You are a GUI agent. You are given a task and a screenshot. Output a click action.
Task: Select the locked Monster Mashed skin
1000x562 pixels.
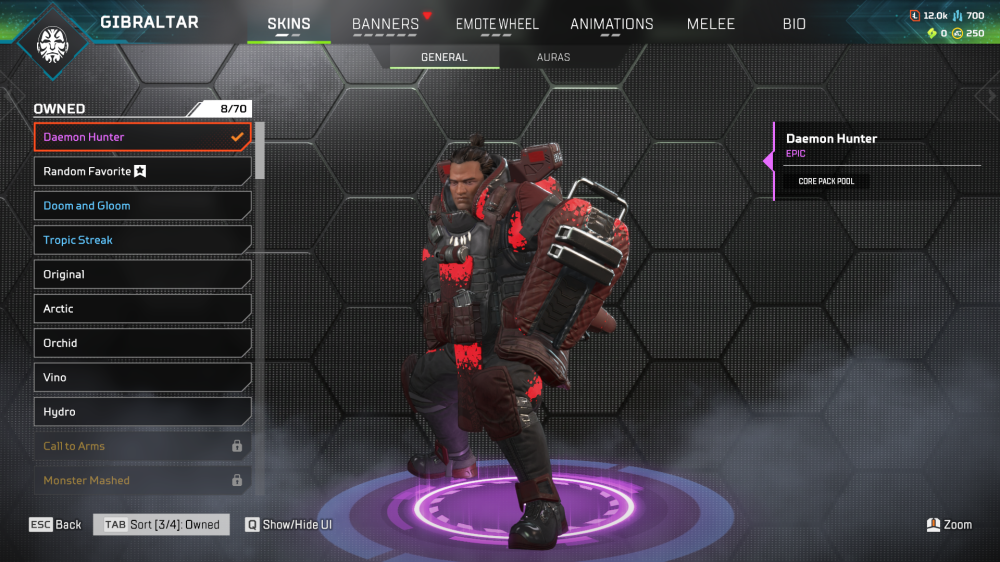(x=142, y=480)
